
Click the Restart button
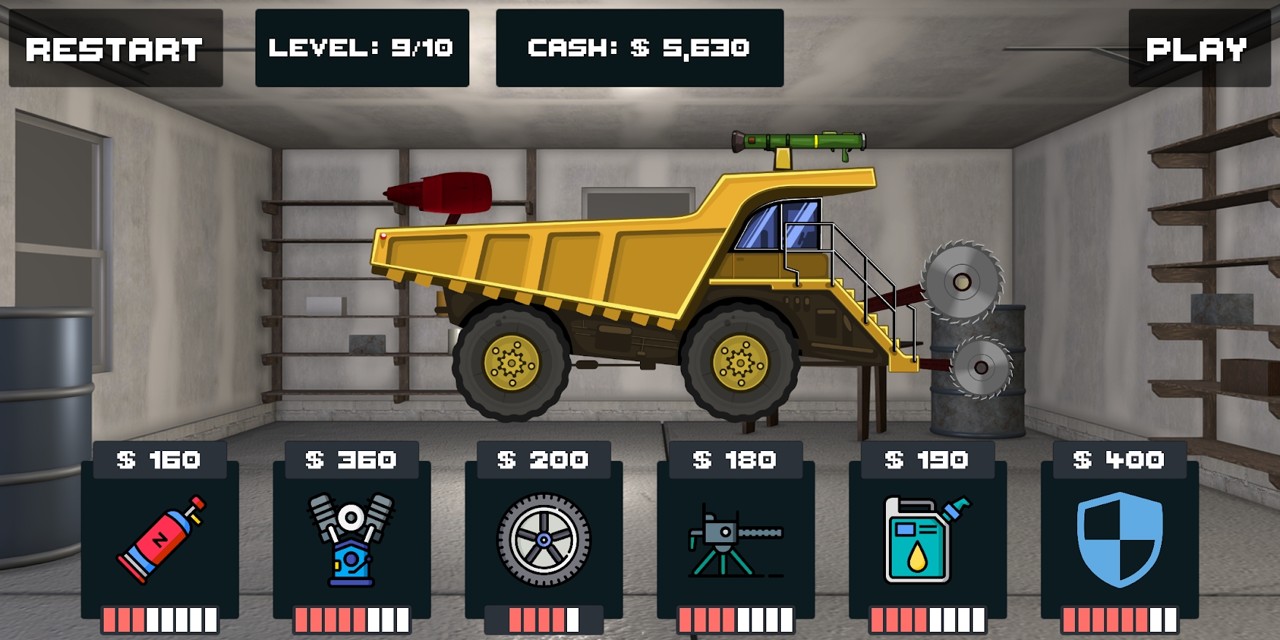tap(115, 49)
